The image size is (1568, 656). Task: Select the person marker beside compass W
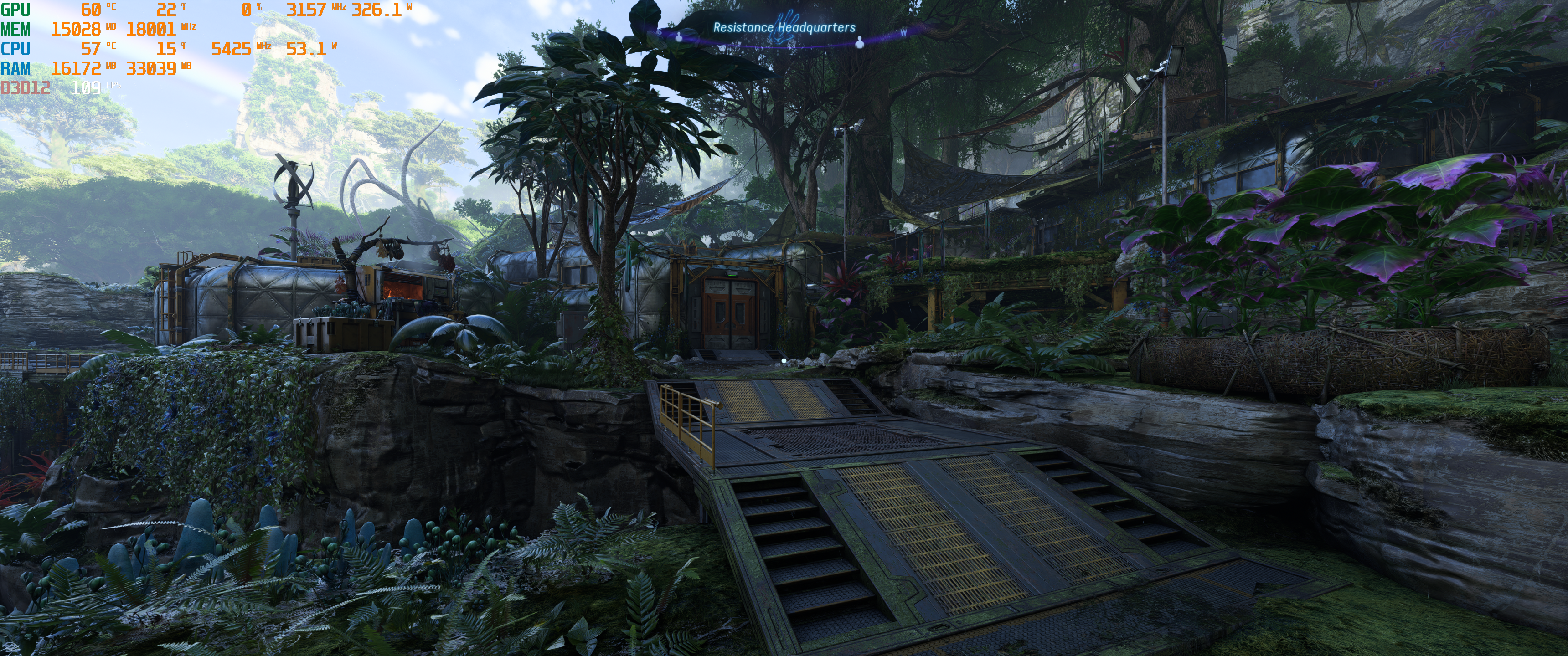tap(860, 42)
